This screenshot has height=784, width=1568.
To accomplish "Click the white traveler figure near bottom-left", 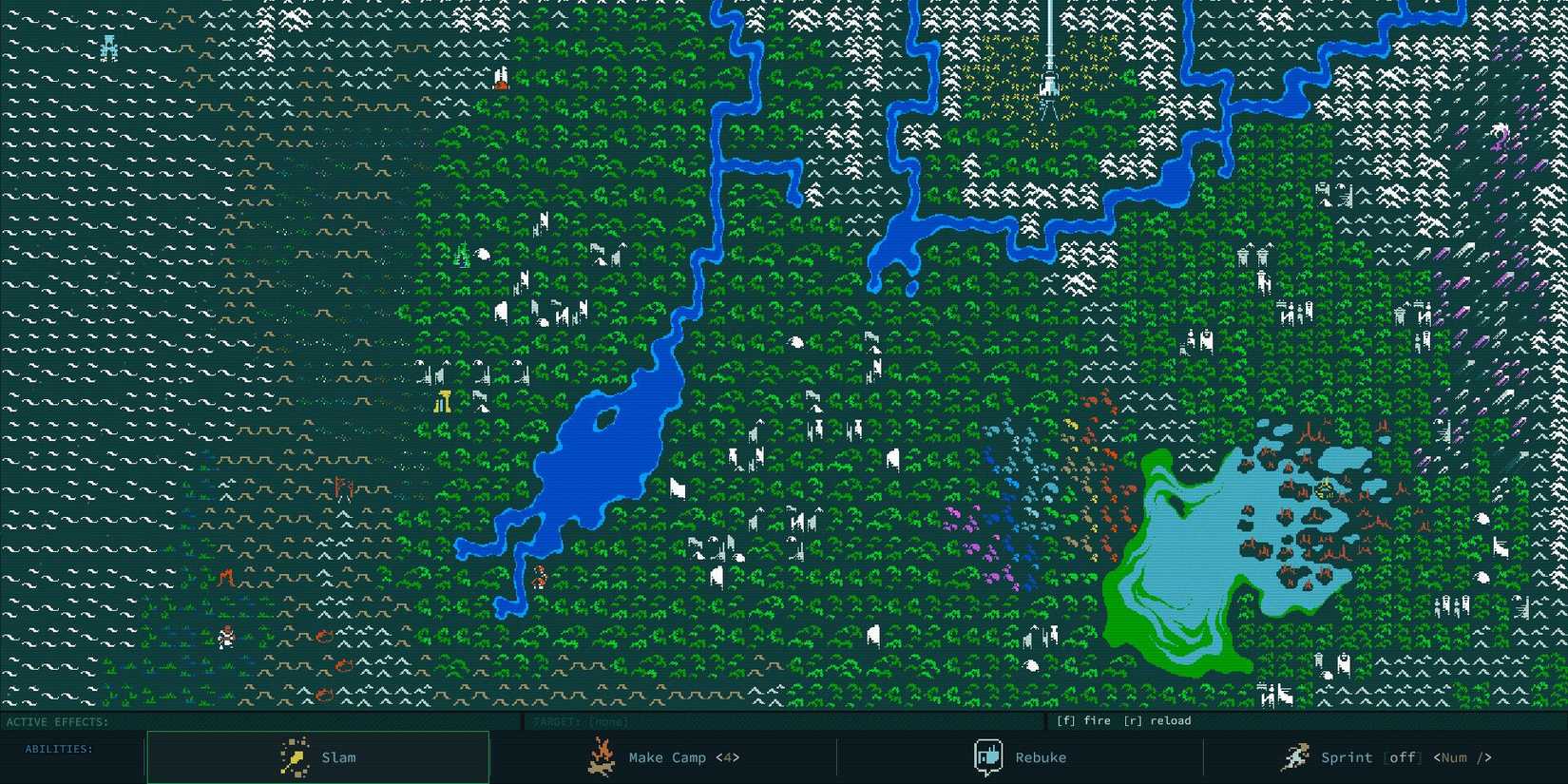I will pyautogui.click(x=228, y=639).
